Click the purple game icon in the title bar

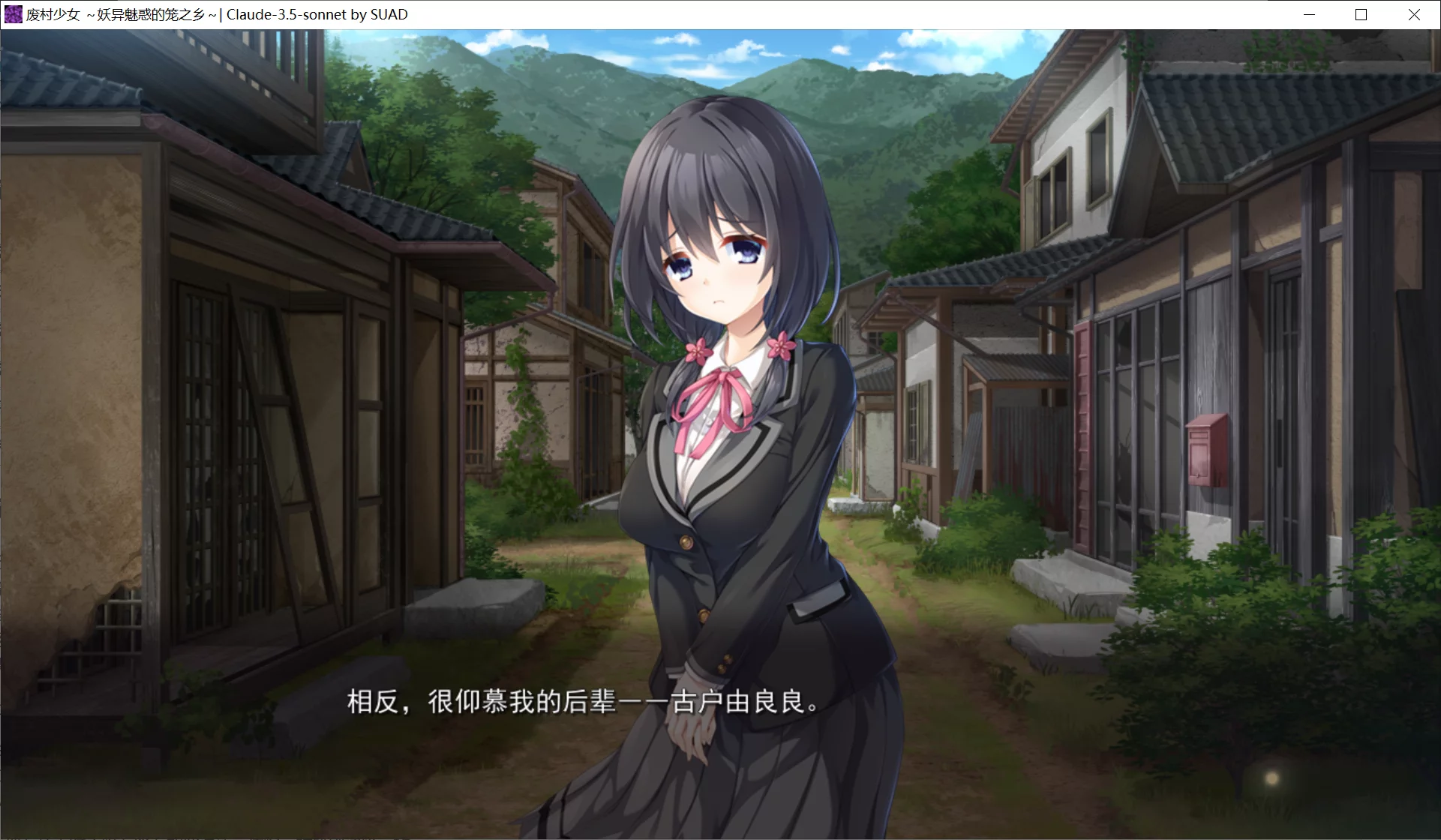[13, 13]
